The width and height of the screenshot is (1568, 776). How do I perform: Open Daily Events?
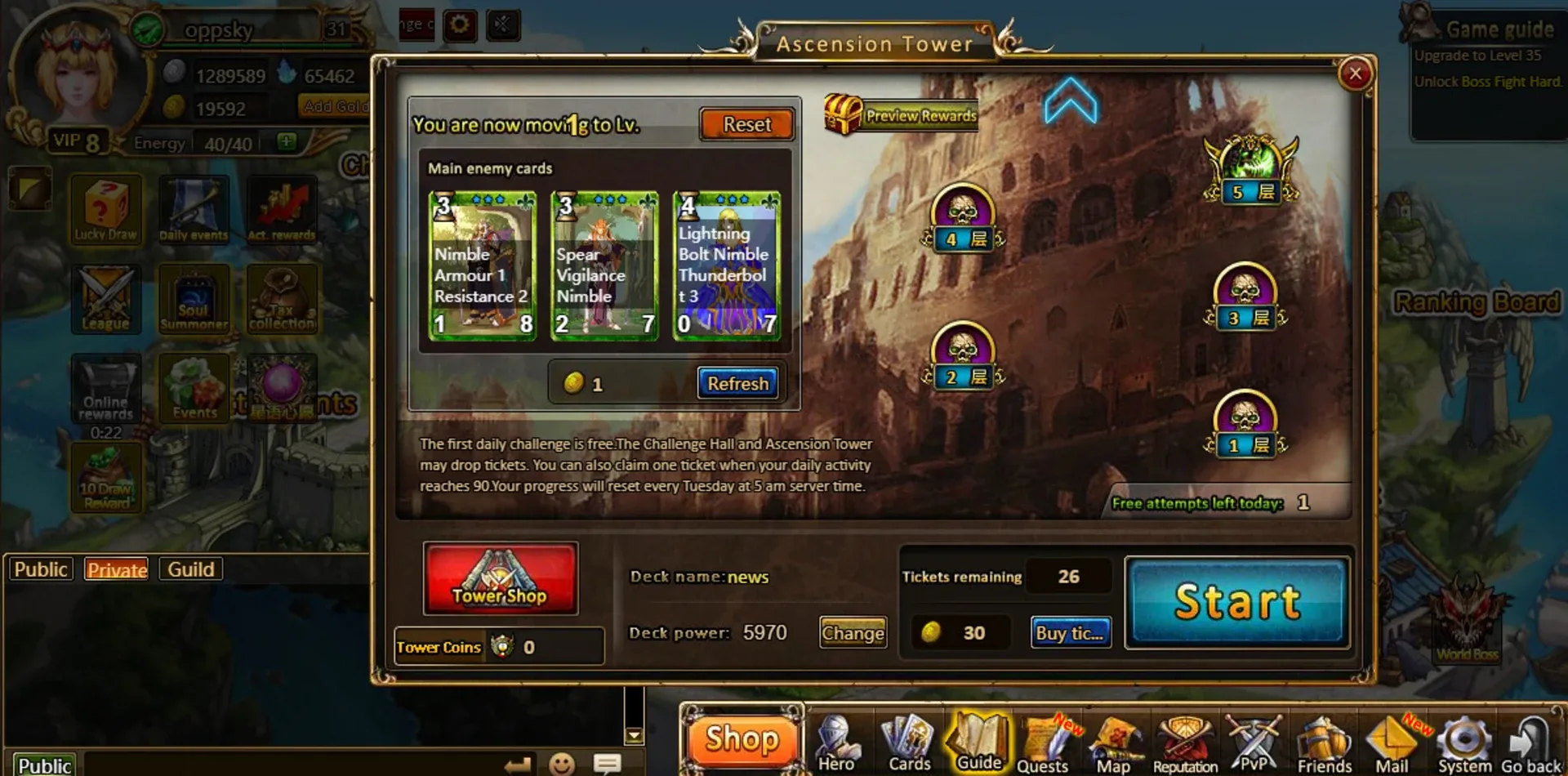point(194,208)
